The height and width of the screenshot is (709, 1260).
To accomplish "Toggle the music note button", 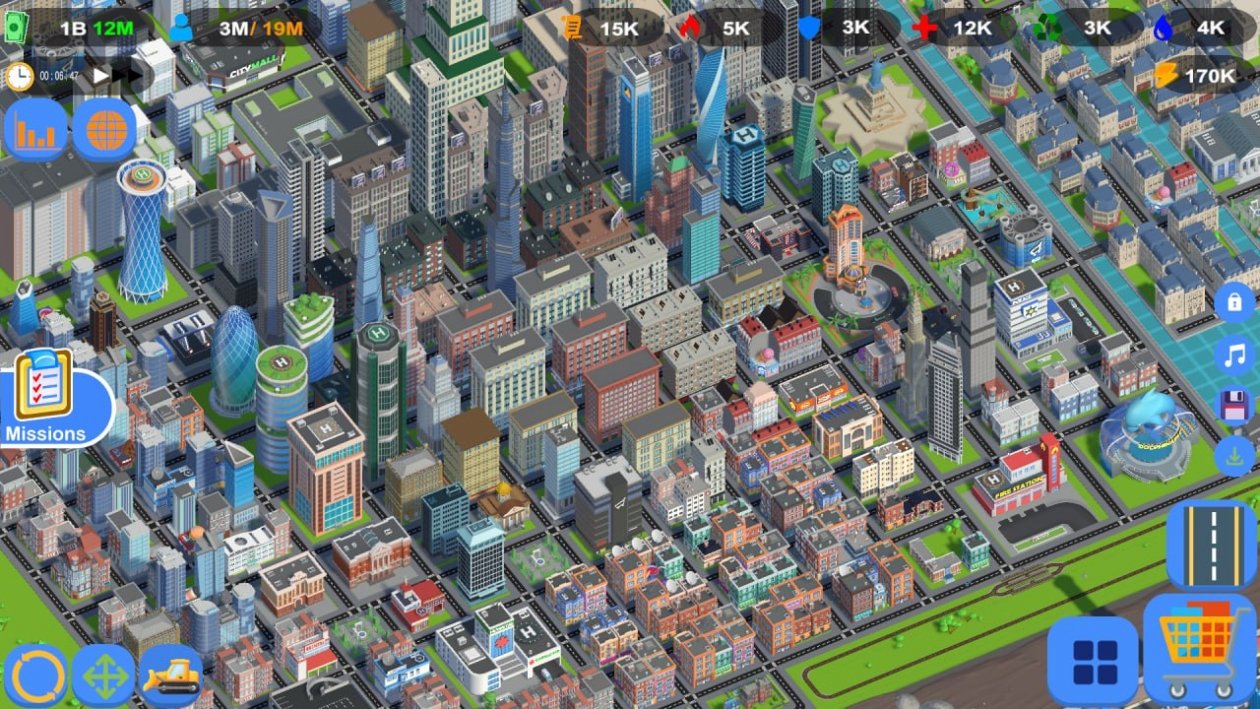I will 1234,354.
